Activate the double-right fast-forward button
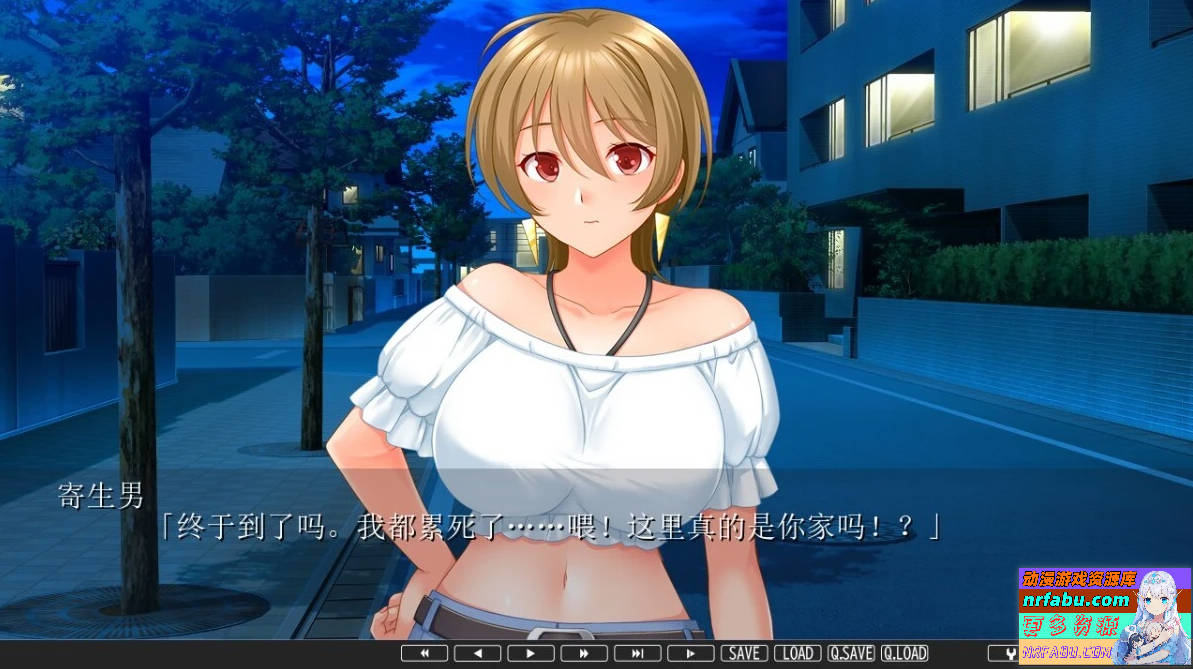 (584, 653)
